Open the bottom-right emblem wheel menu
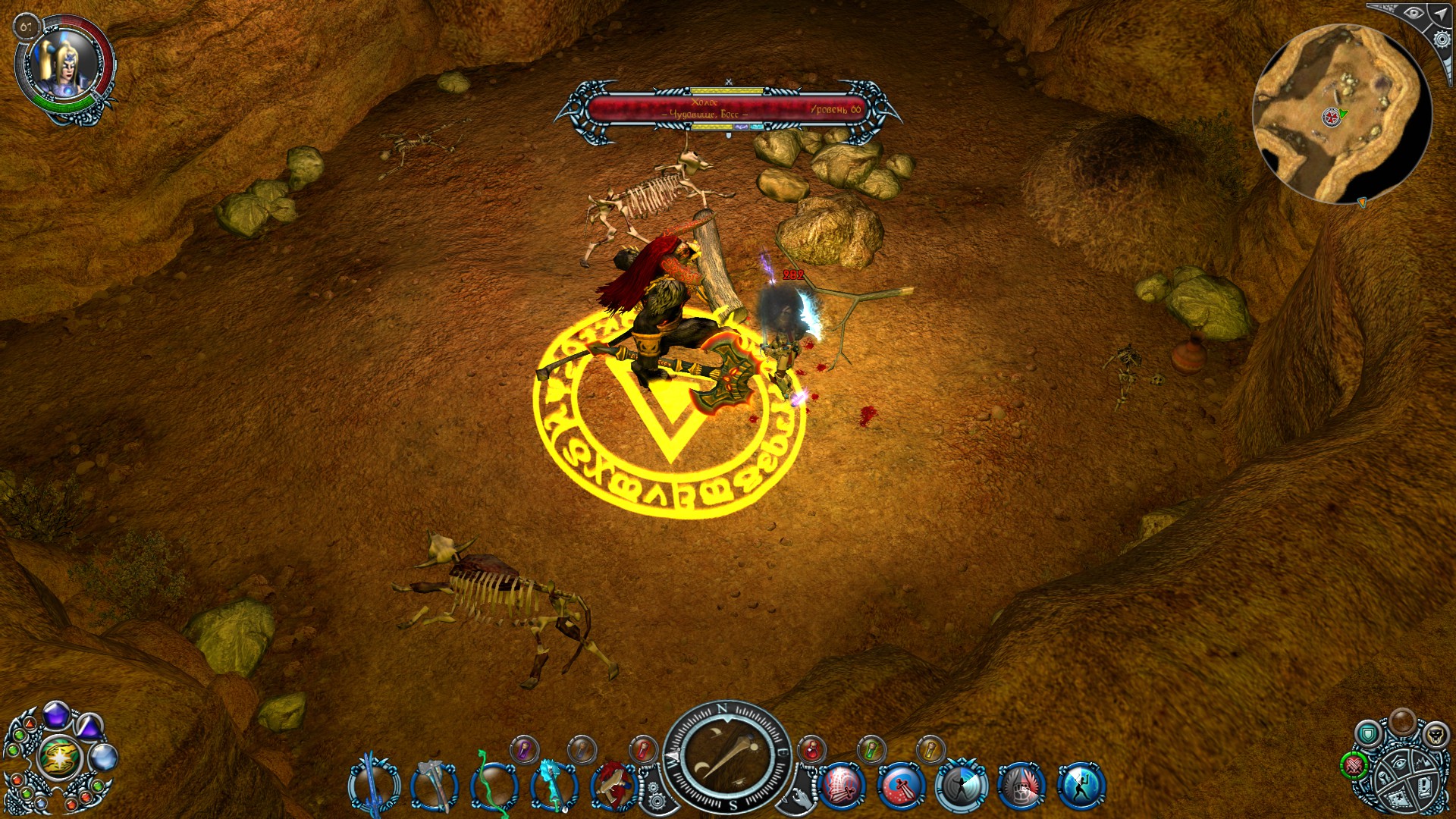This screenshot has height=819, width=1456. click(1407, 779)
